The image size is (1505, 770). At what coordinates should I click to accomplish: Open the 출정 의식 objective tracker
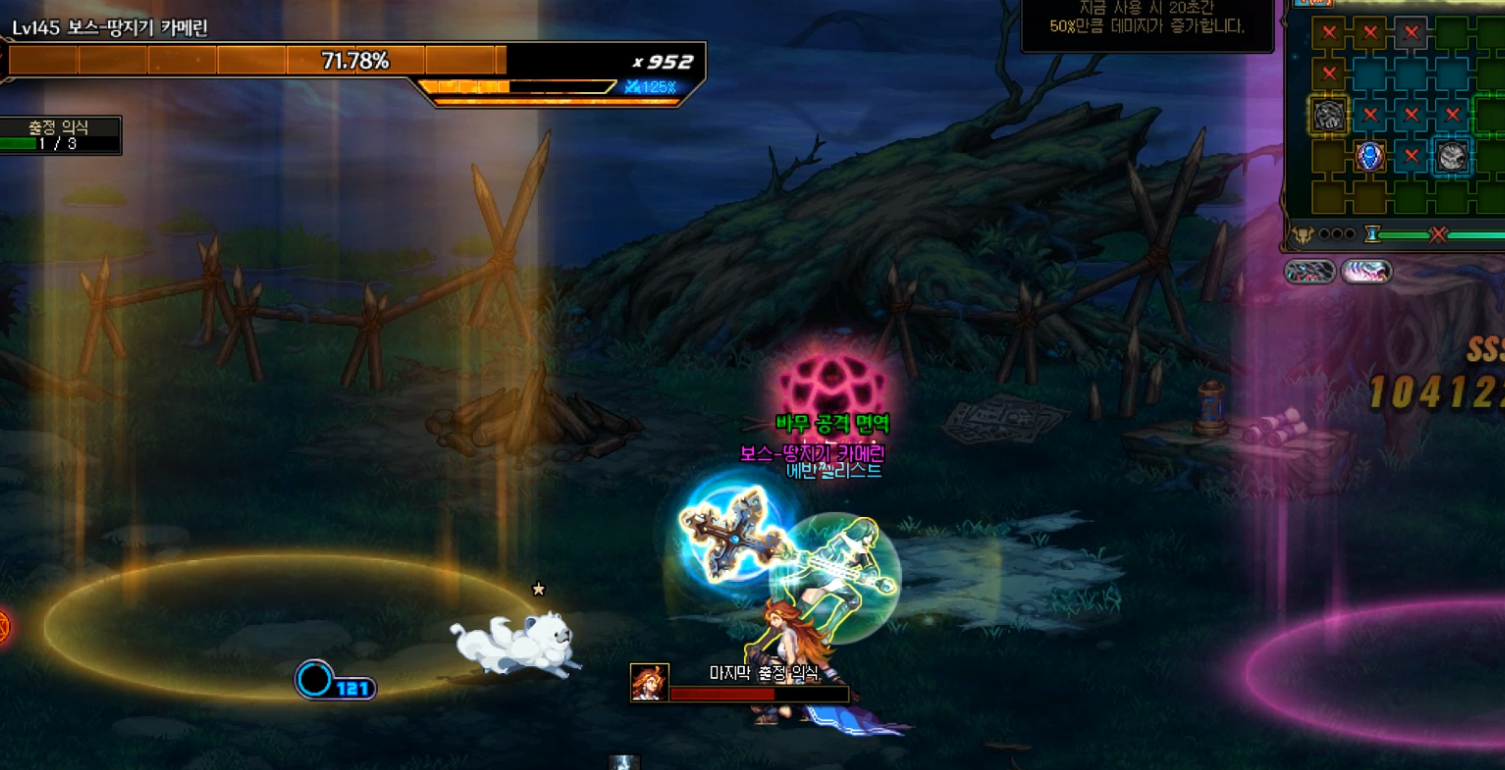point(60,135)
